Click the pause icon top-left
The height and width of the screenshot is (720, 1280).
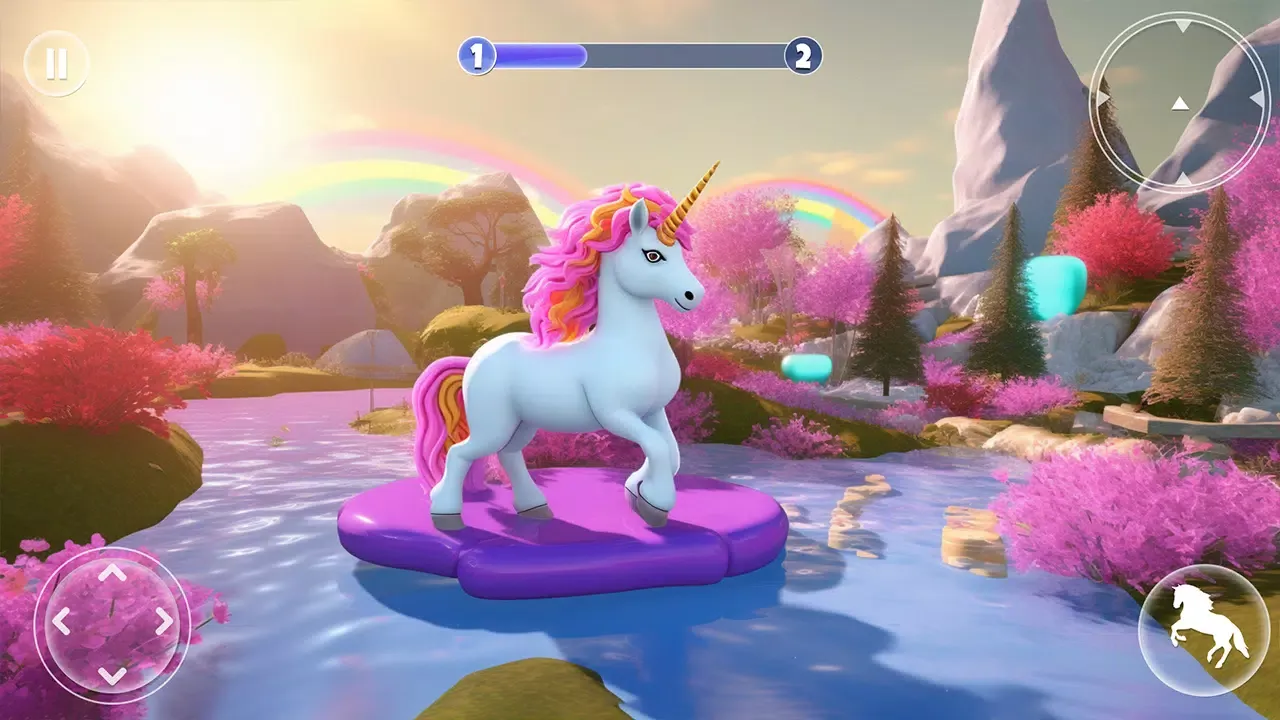coord(57,63)
